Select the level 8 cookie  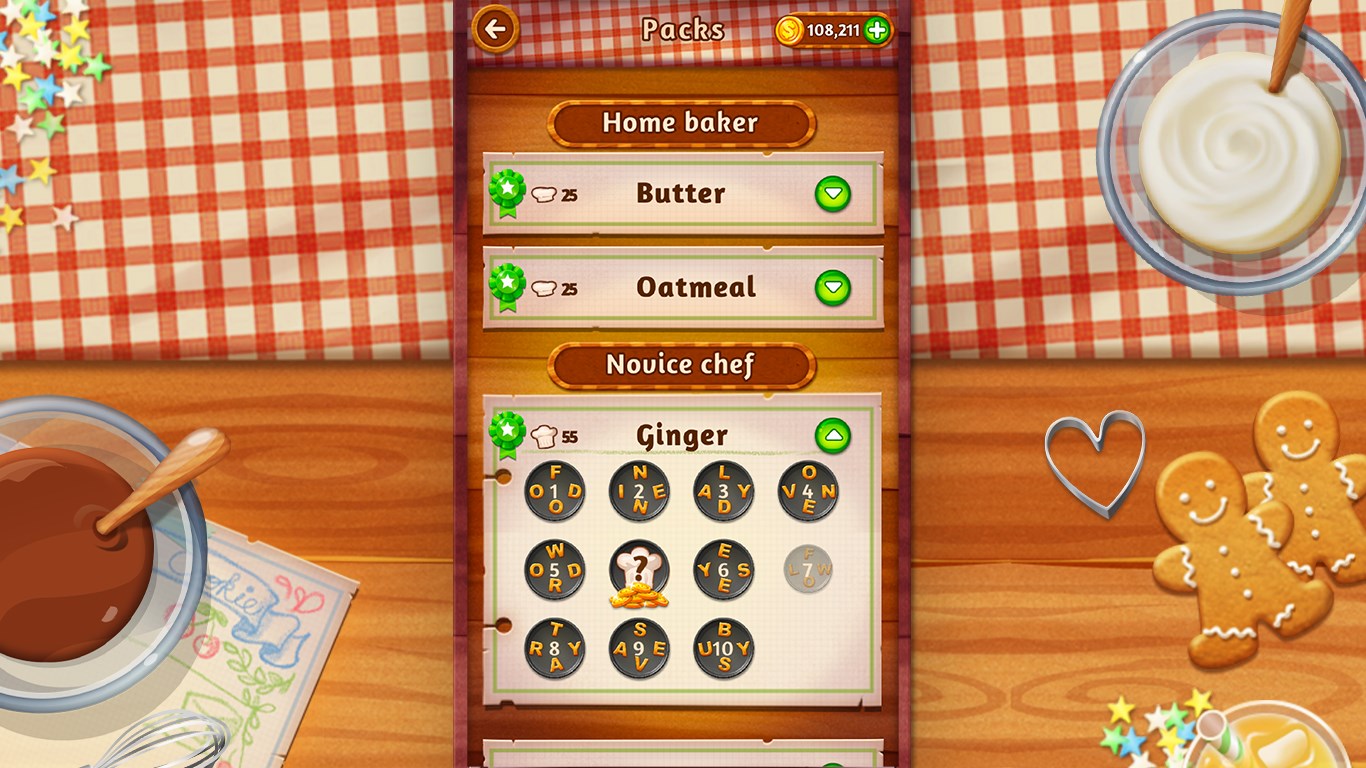tap(554, 648)
